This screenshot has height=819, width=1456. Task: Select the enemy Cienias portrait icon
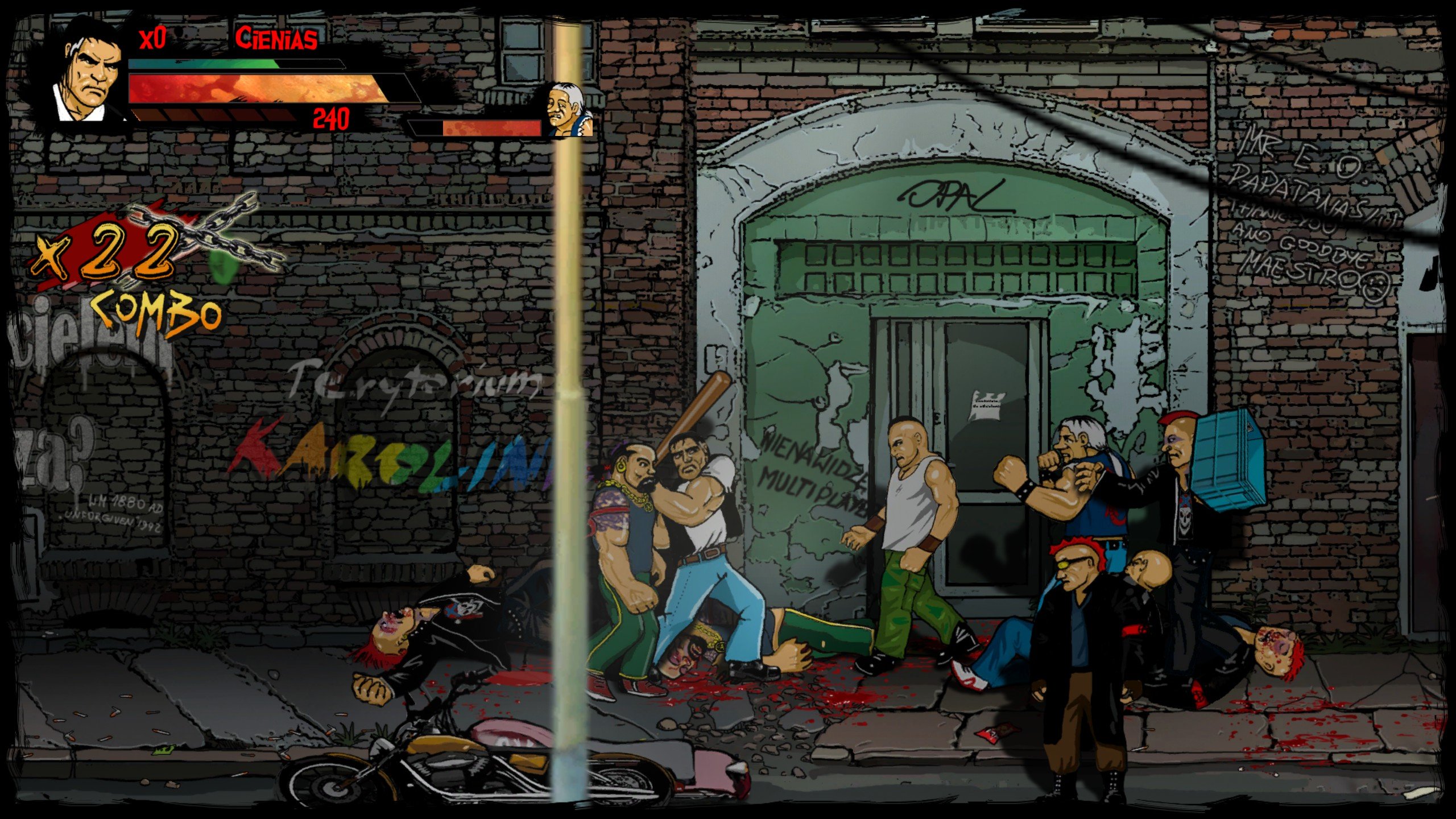(566, 111)
